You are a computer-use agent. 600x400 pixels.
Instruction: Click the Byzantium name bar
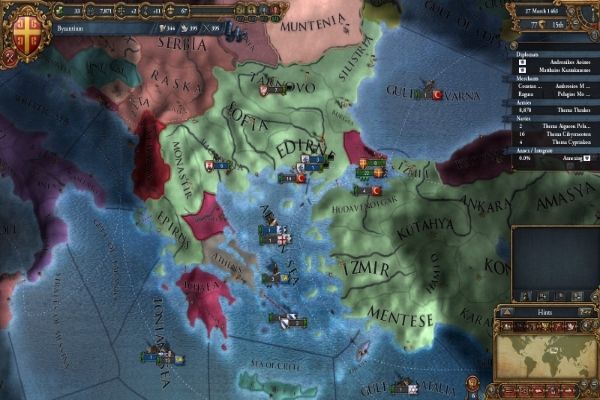coord(90,30)
